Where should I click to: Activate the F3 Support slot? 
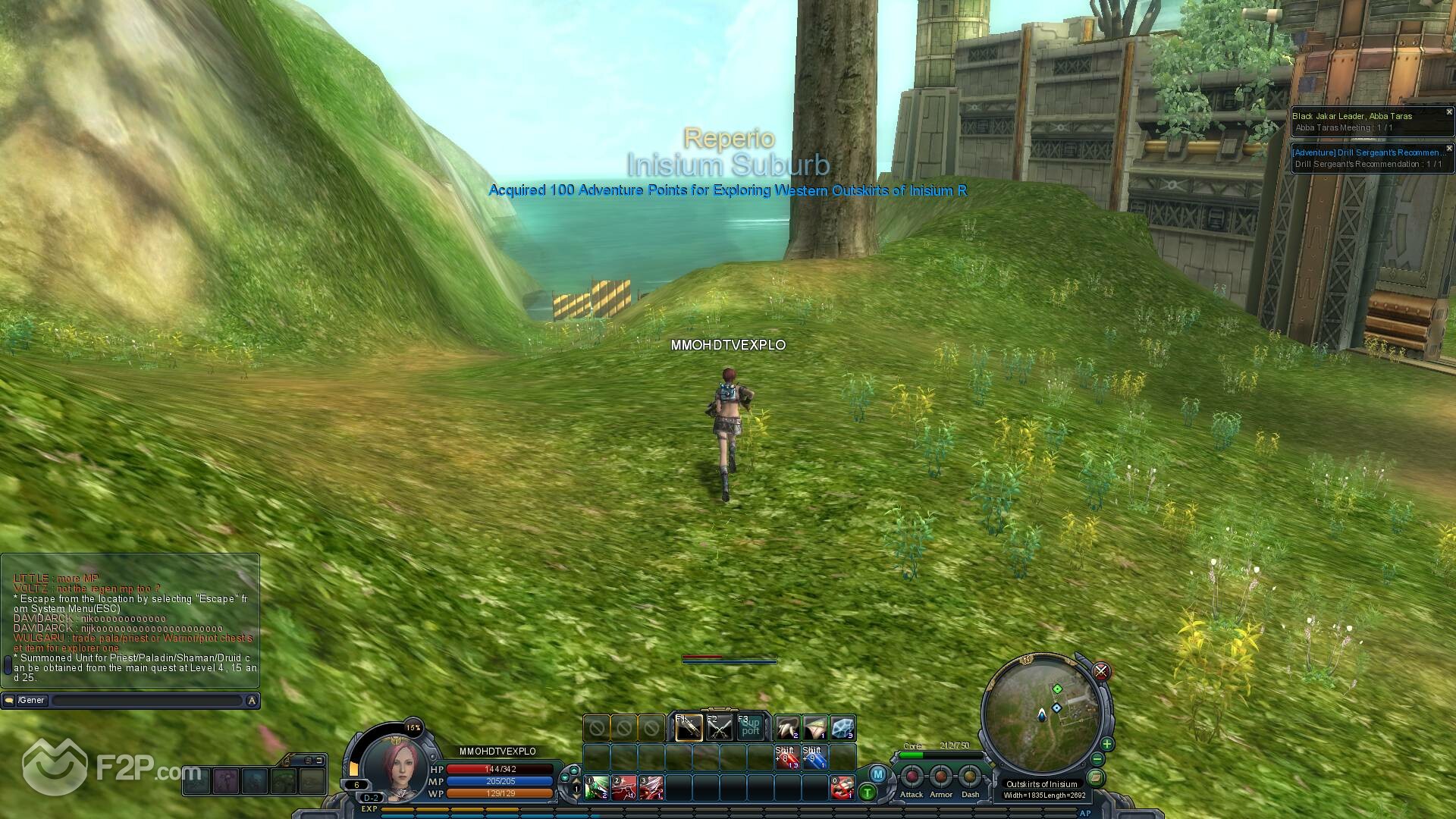tap(750, 729)
